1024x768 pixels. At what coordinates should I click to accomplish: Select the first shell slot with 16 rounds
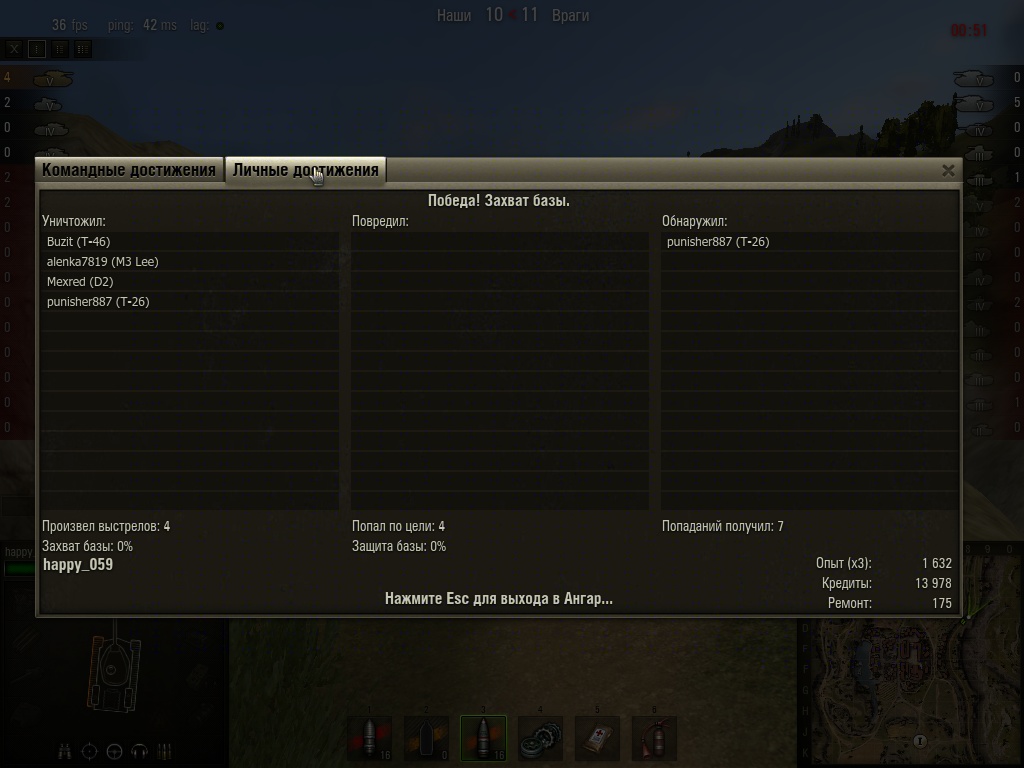click(370, 739)
